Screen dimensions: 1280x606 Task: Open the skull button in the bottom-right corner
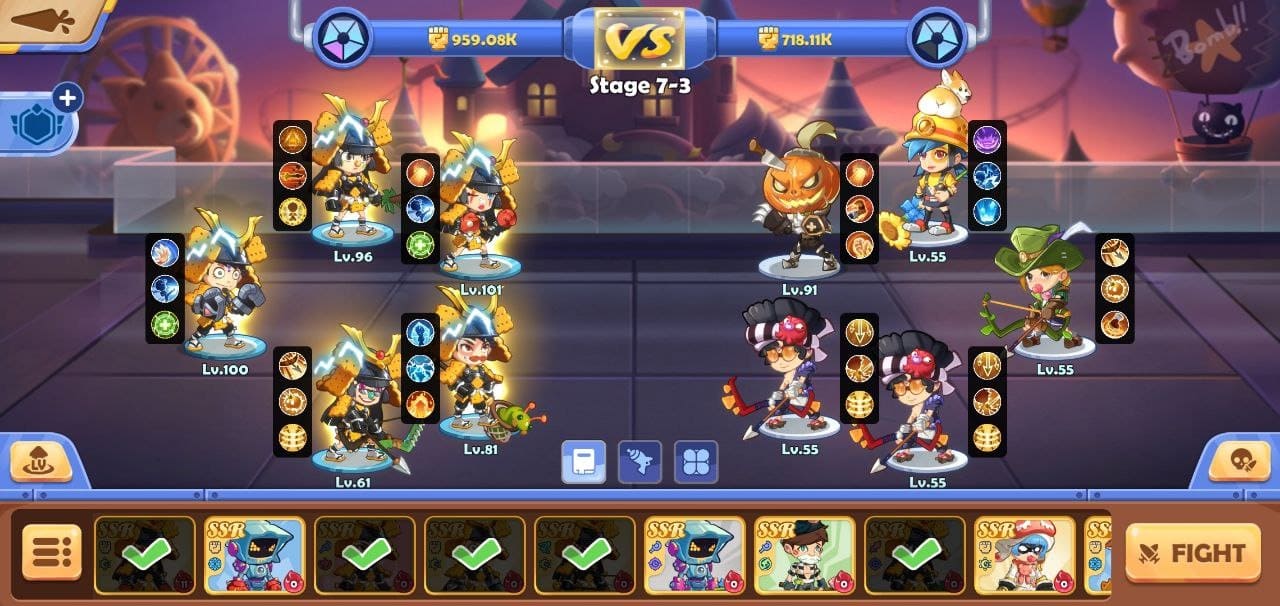click(x=1238, y=462)
